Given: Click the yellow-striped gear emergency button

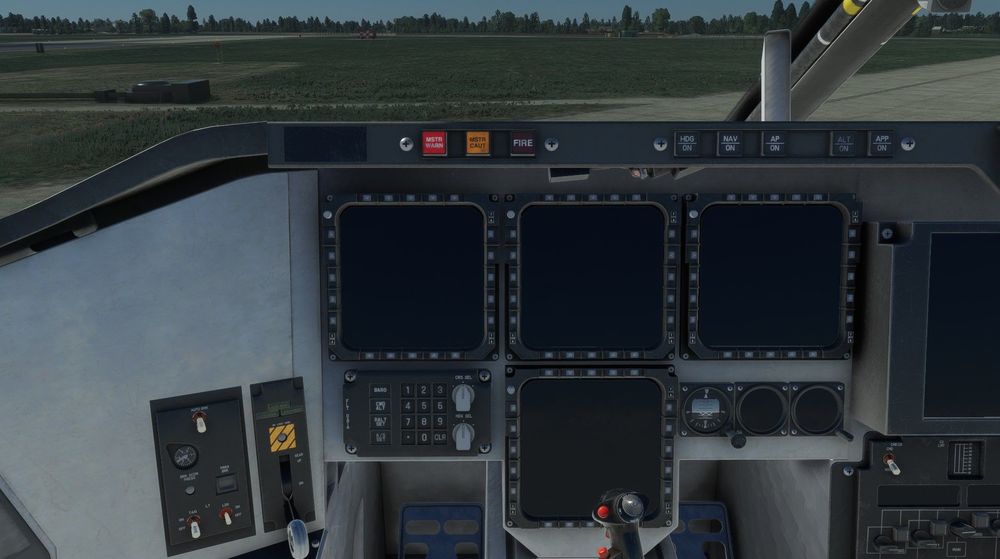Looking at the screenshot, I should [282, 437].
